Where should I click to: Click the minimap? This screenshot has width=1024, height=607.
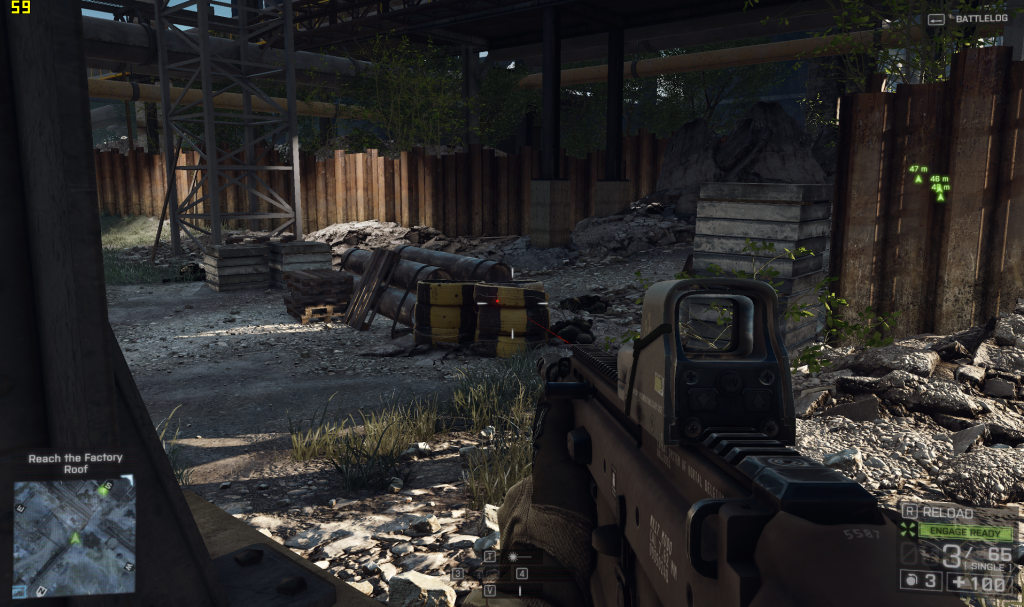pyautogui.click(x=74, y=535)
